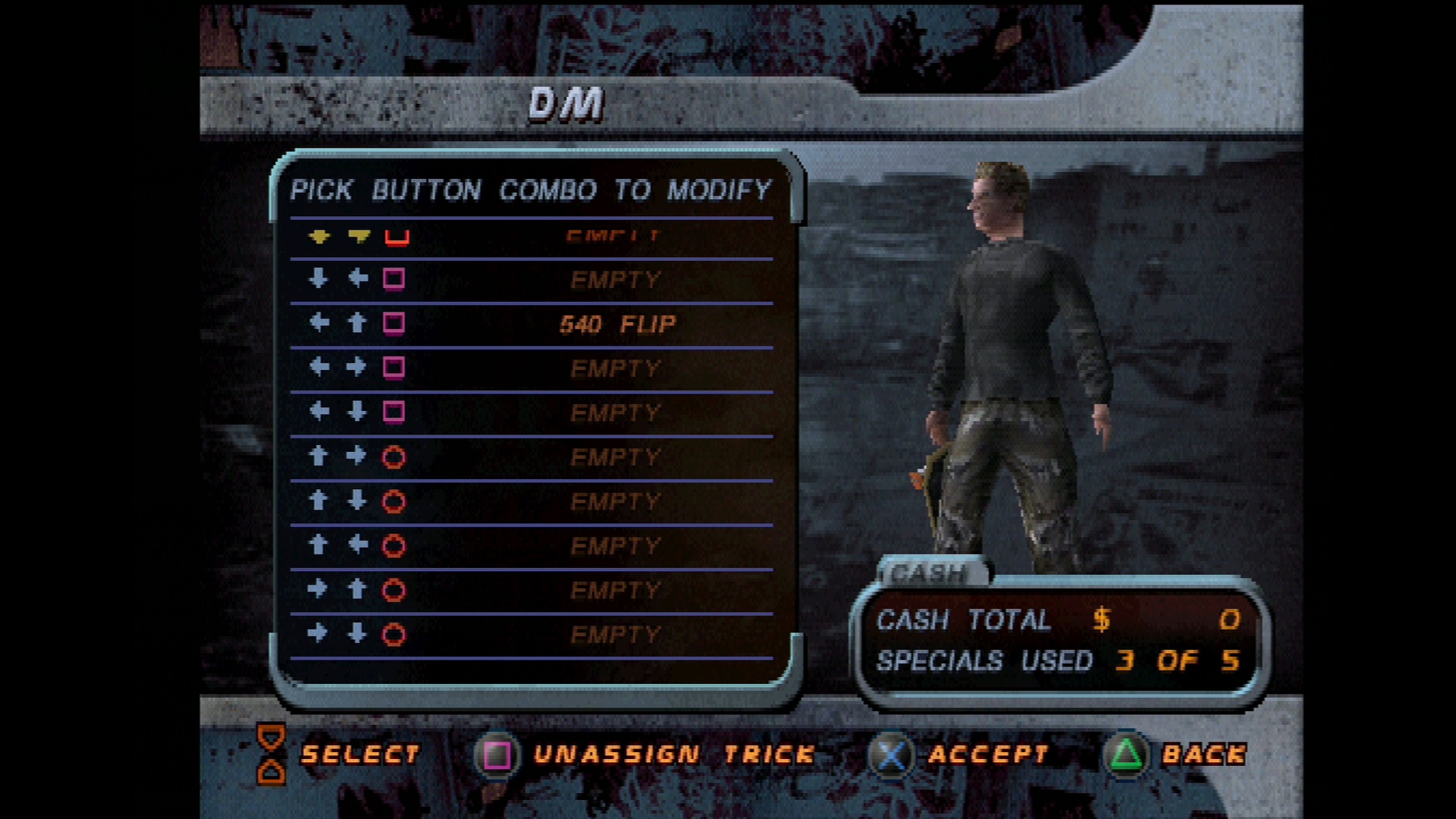Screen dimensions: 1456x819
Task: Pick the down, left, square combo row
Action: point(531,281)
